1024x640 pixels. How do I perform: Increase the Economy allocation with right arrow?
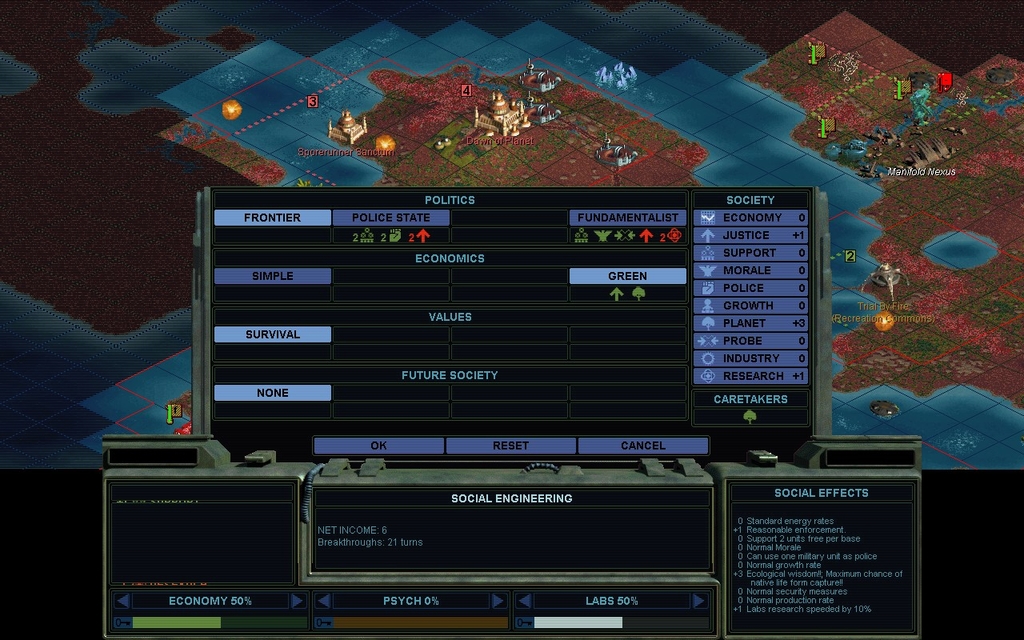tap(297, 601)
